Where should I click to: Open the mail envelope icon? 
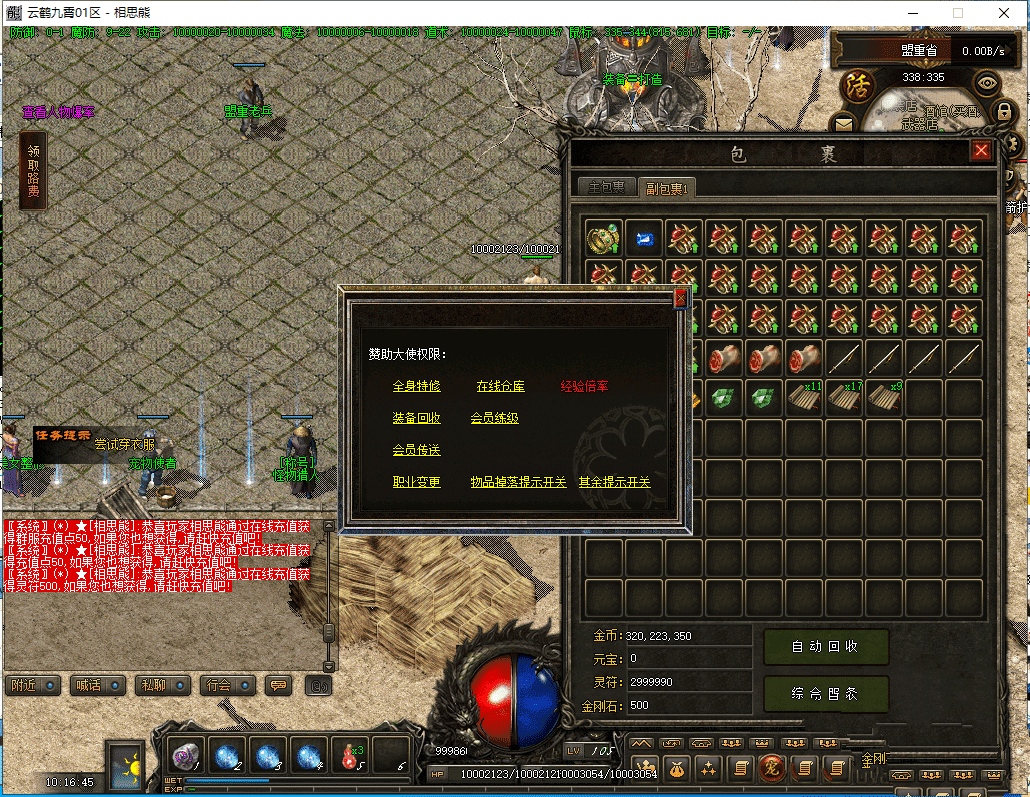click(x=845, y=124)
